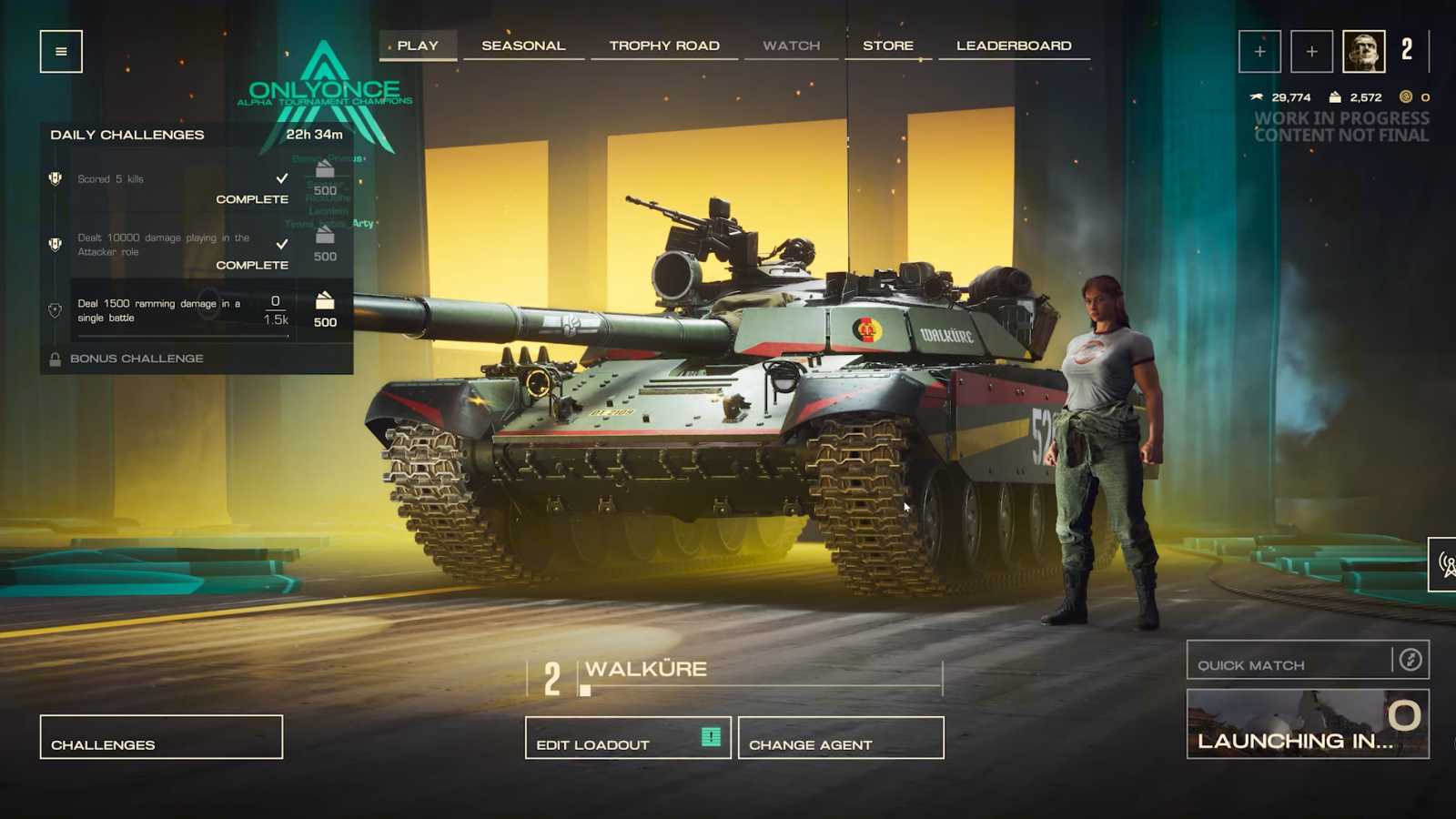Click the running dog currency icon
The image size is (1456, 819).
tap(1257, 96)
